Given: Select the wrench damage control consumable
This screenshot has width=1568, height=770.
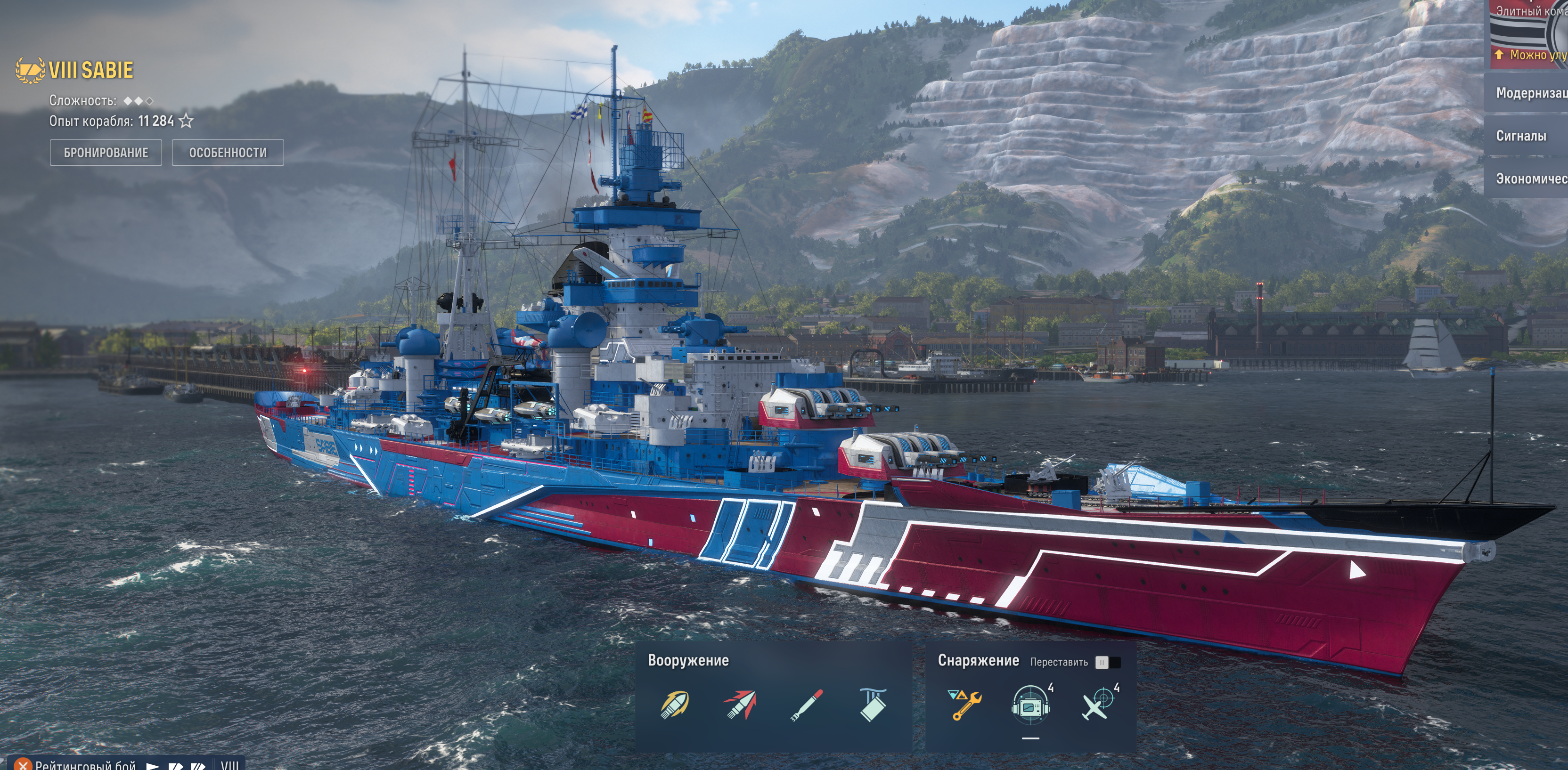Looking at the screenshot, I should click(x=965, y=705).
